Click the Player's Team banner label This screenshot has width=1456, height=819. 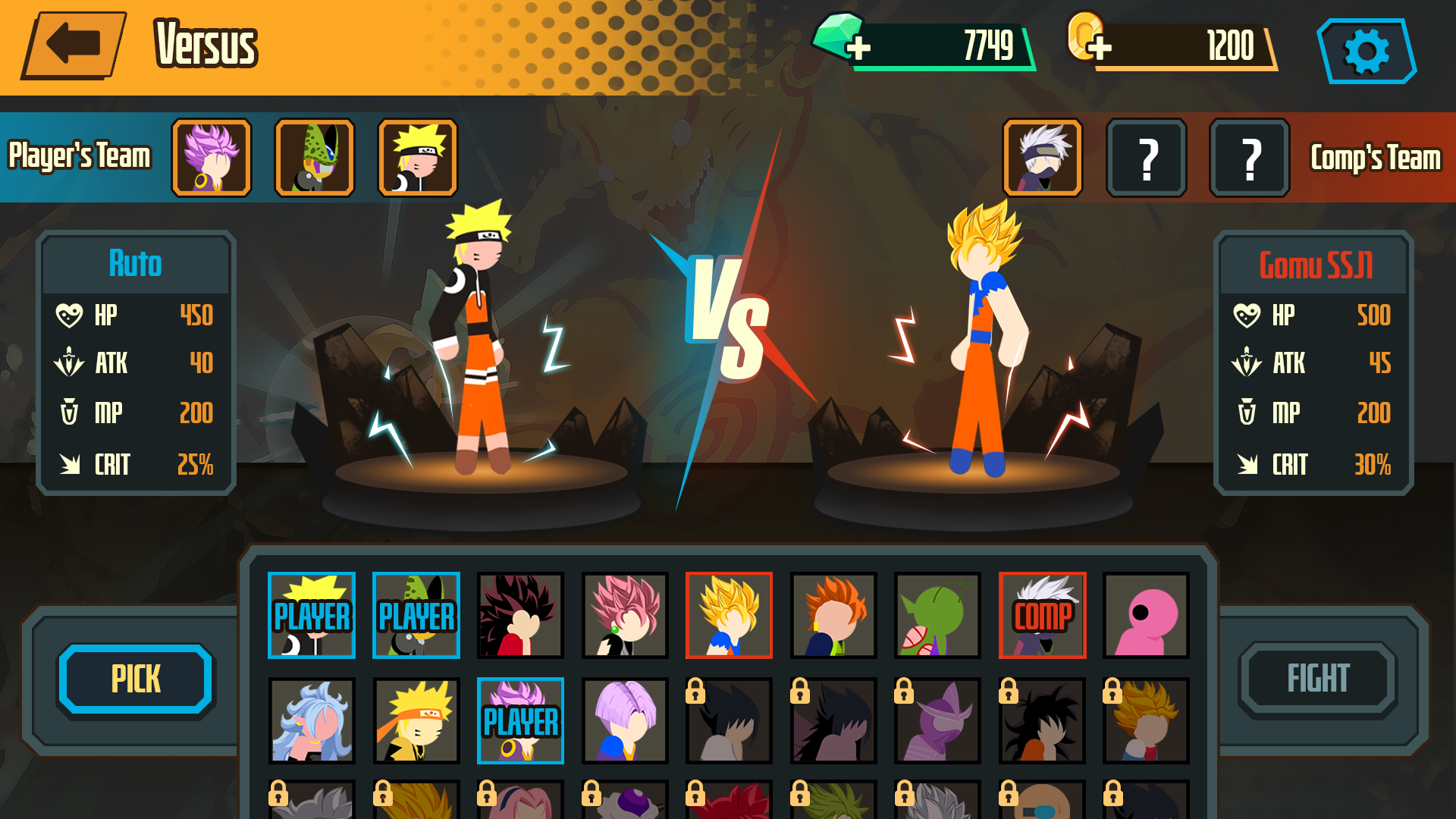coord(80,157)
